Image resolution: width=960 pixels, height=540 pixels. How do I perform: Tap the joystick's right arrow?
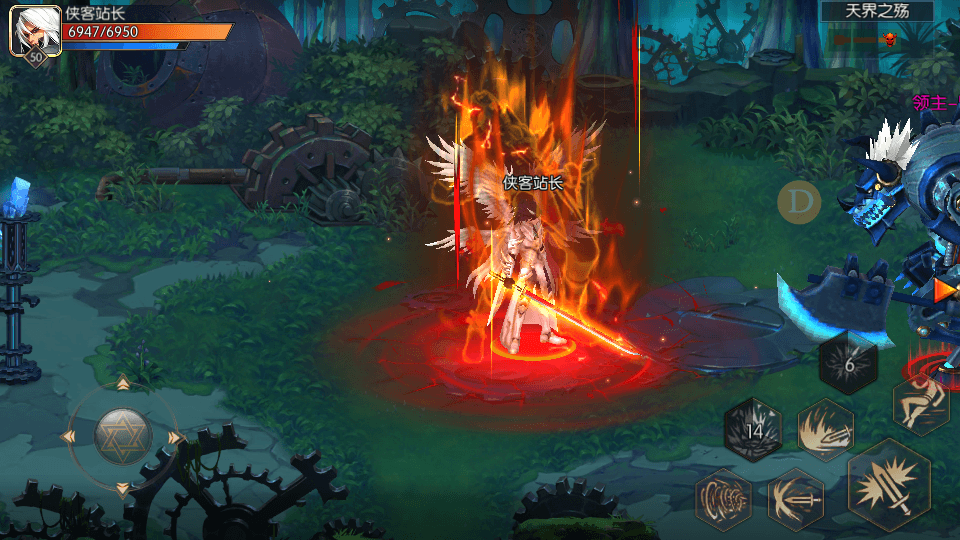point(176,437)
